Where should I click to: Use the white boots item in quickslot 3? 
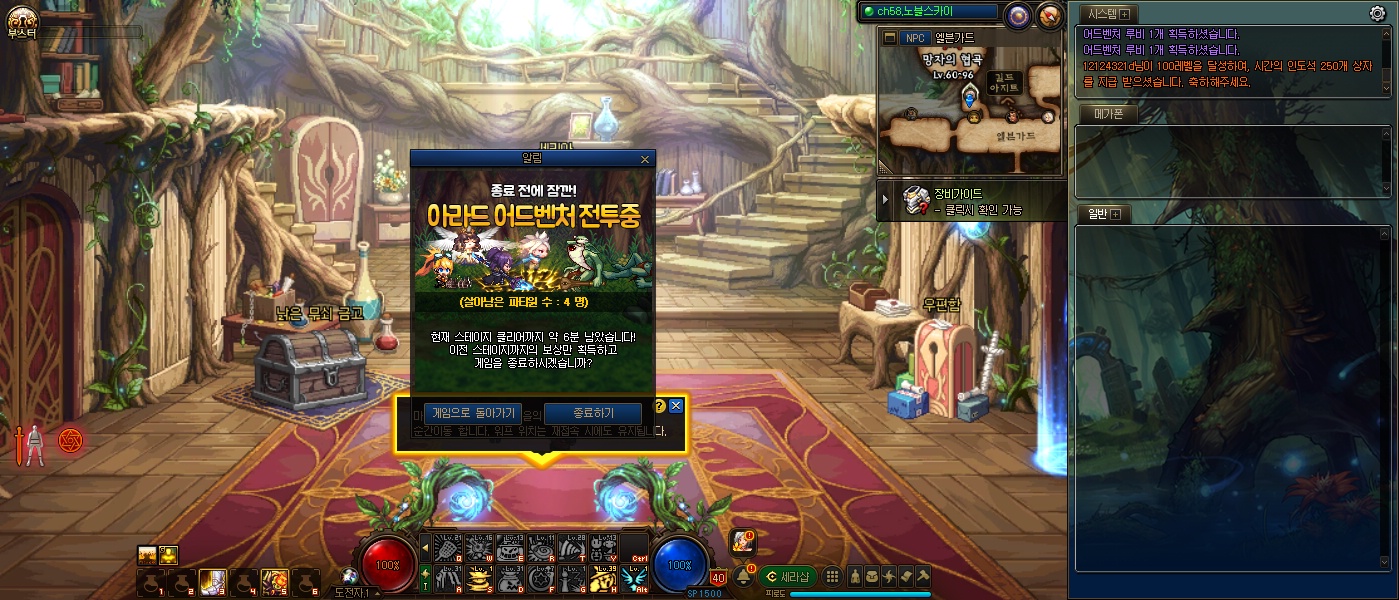point(212,580)
